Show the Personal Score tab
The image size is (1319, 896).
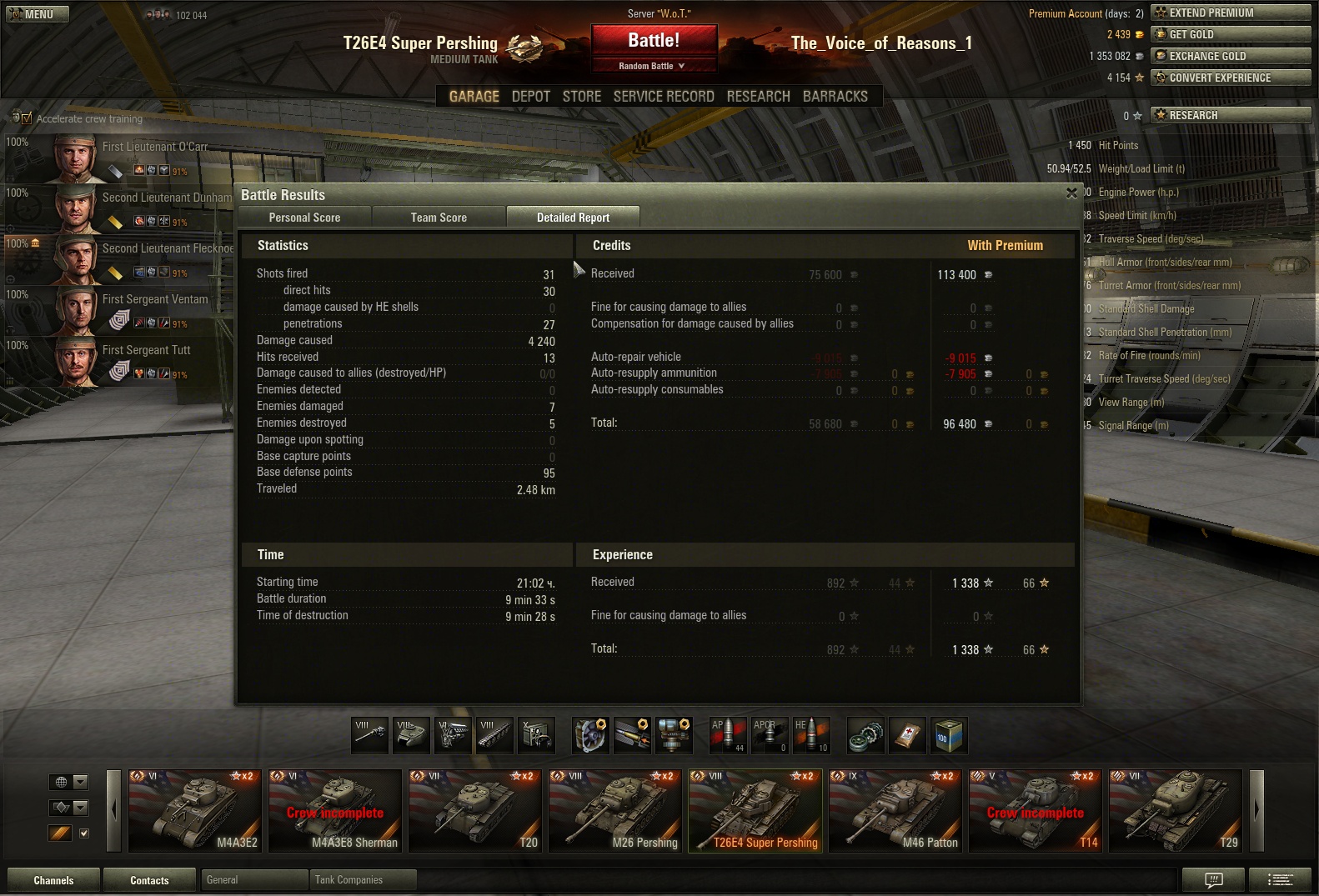point(304,218)
